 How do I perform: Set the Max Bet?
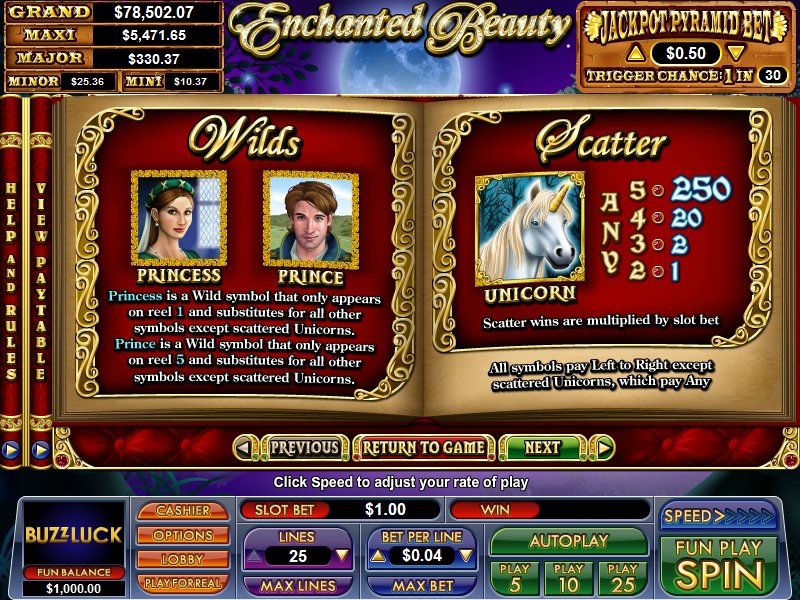pos(421,585)
